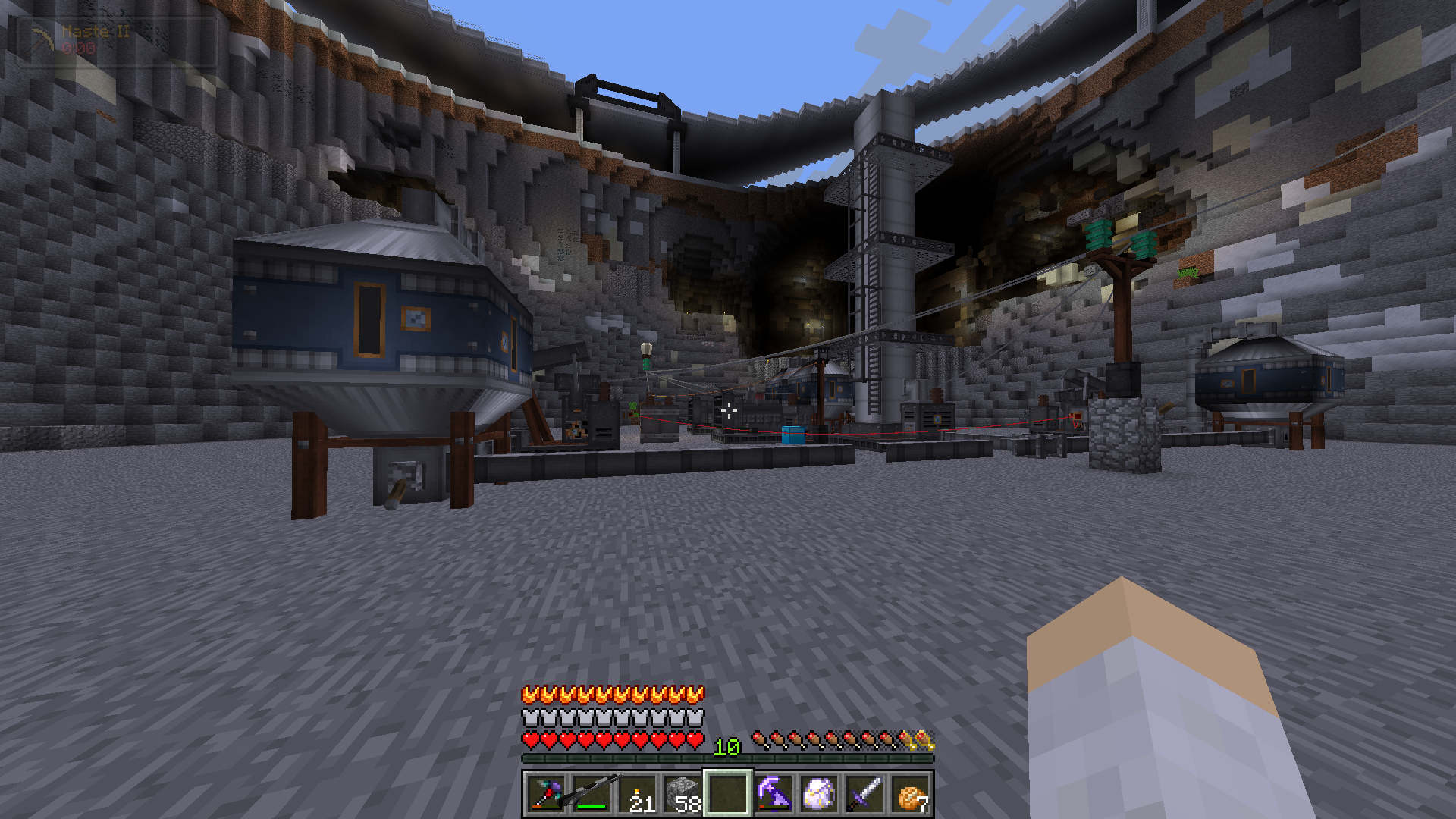Viewport: 1456px width, 819px height.
Task: Select the multi-tool axe hotbar slot
Action: click(546, 794)
